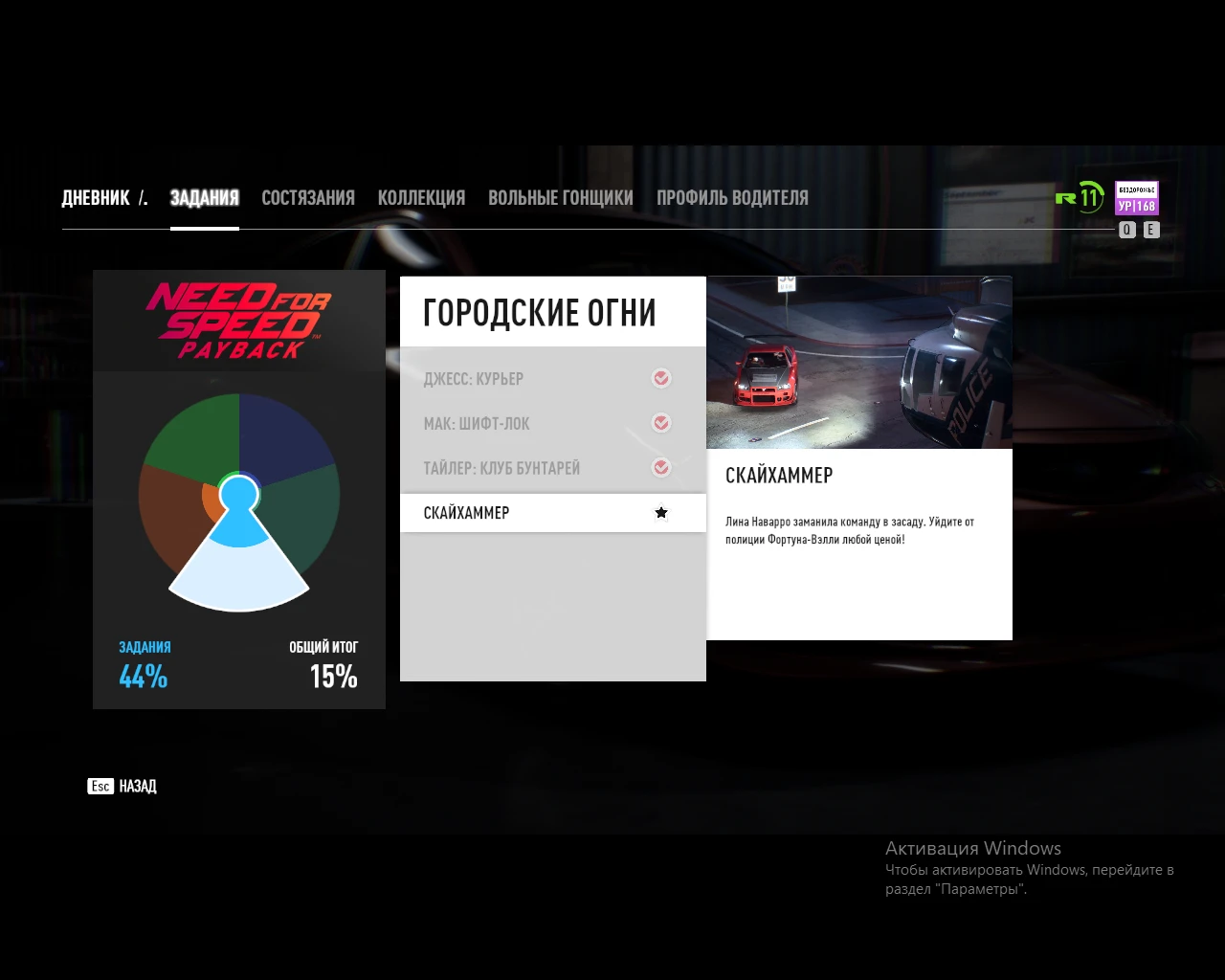Image resolution: width=1225 pixels, height=980 pixels.
Task: Open the СОСТЯЗАНИЯ section
Action: (308, 198)
